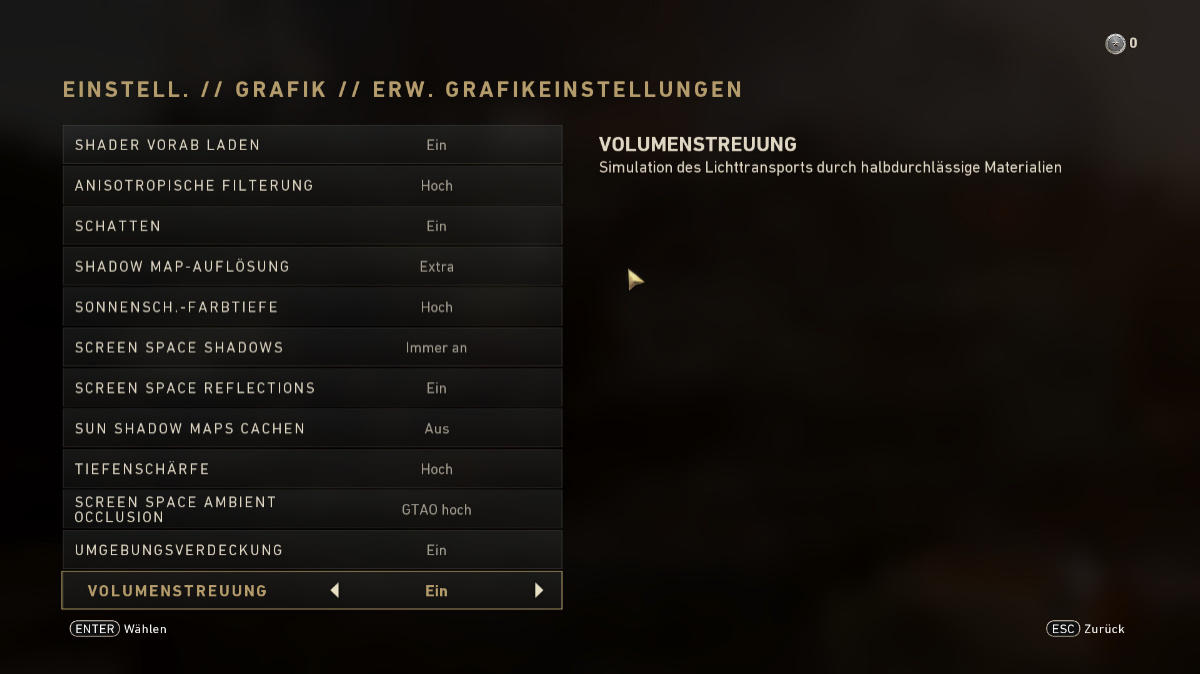1200x674 pixels.
Task: Choose the Tiefenschärfe setting row
Action: click(312, 469)
